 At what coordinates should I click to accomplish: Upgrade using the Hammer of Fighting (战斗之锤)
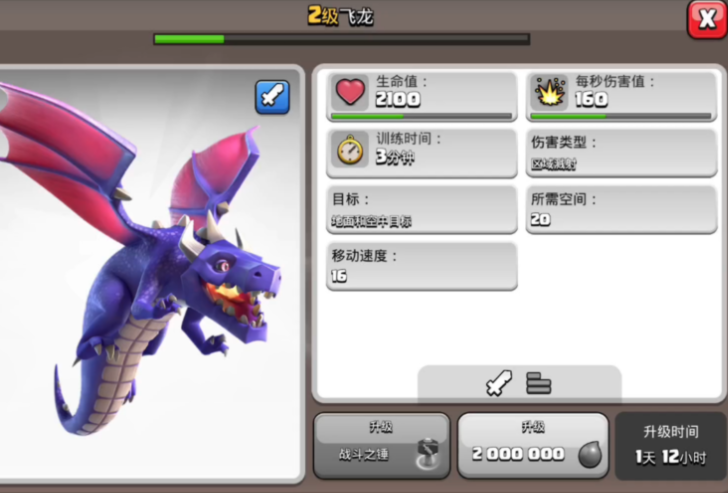[381, 445]
